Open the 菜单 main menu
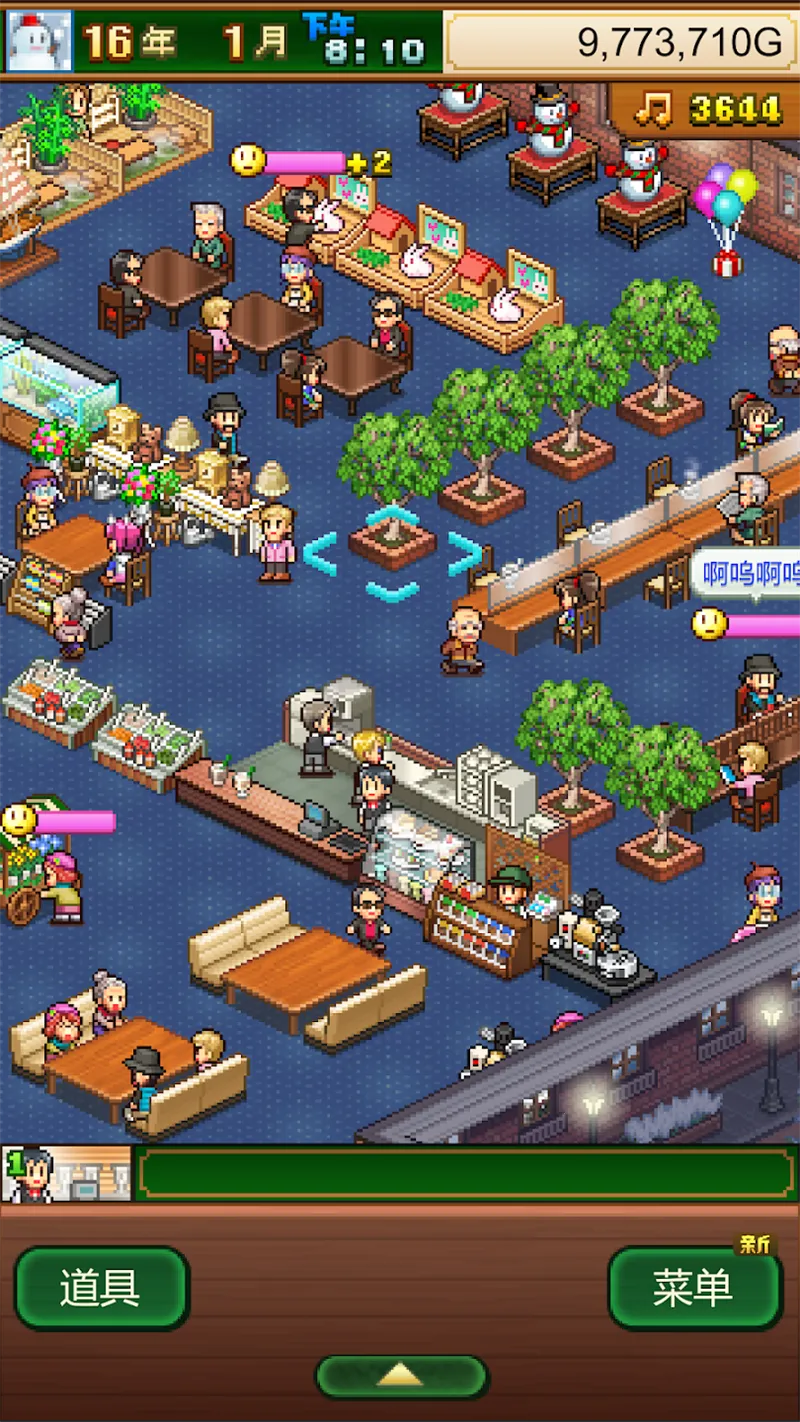The image size is (800, 1422). coord(694,1289)
